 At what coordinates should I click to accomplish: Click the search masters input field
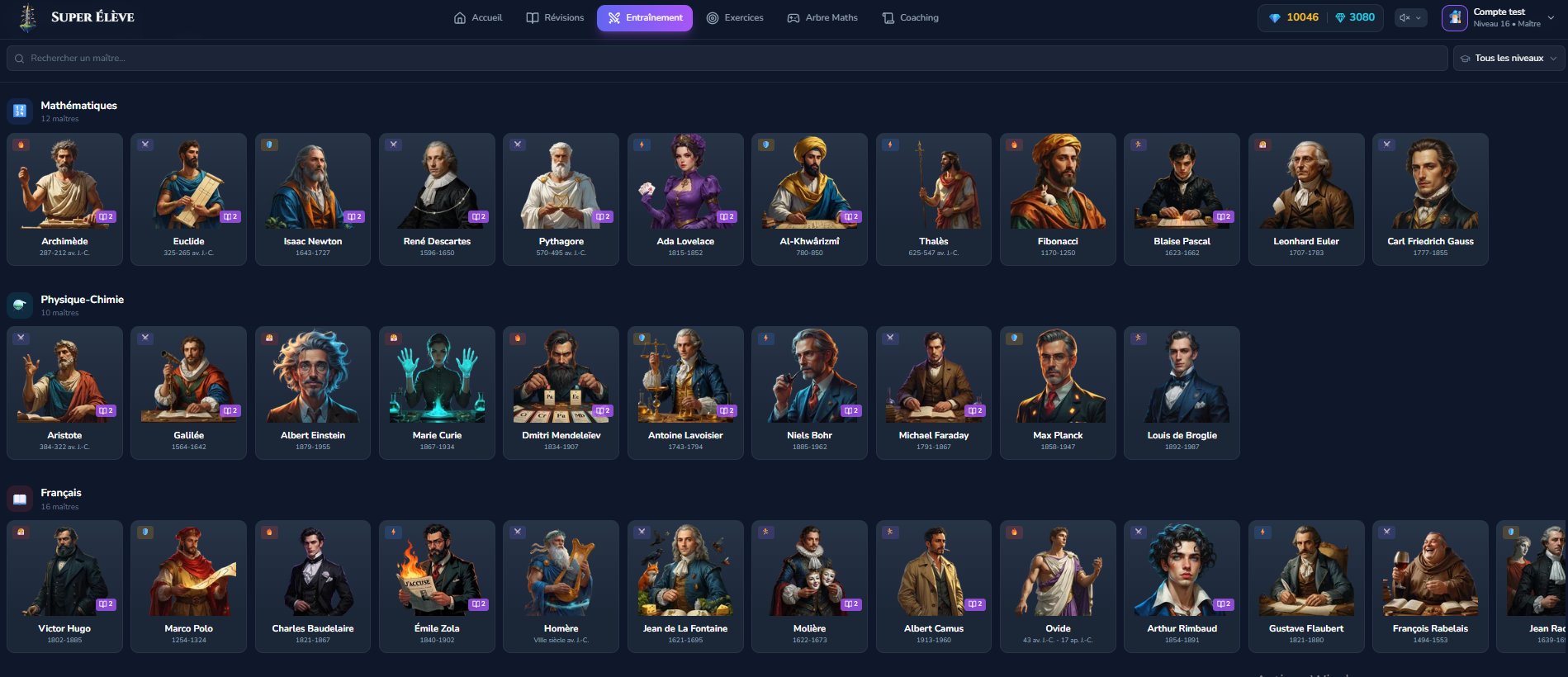pos(727,58)
